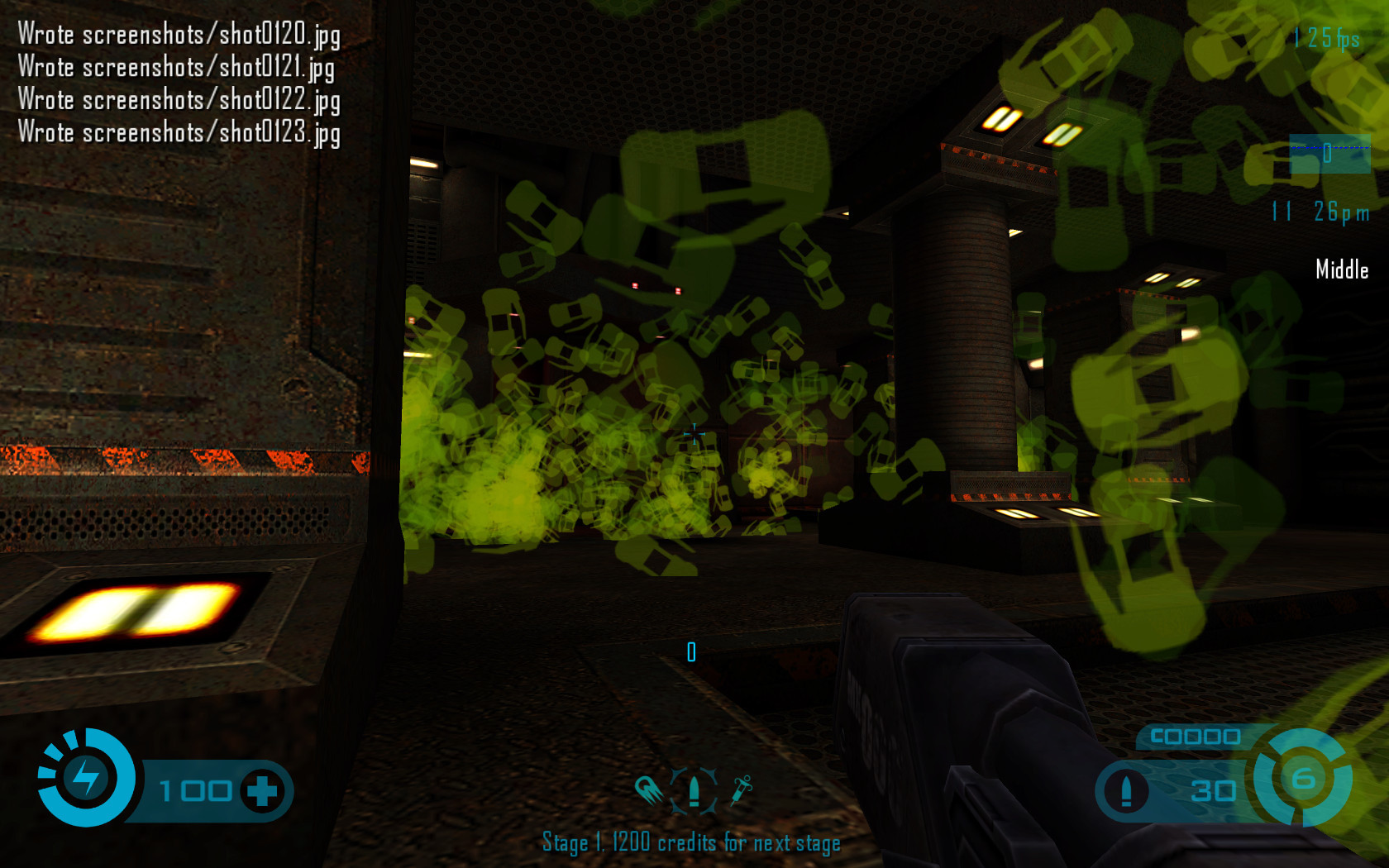Choose the syringe medkit inventory icon

point(741,790)
